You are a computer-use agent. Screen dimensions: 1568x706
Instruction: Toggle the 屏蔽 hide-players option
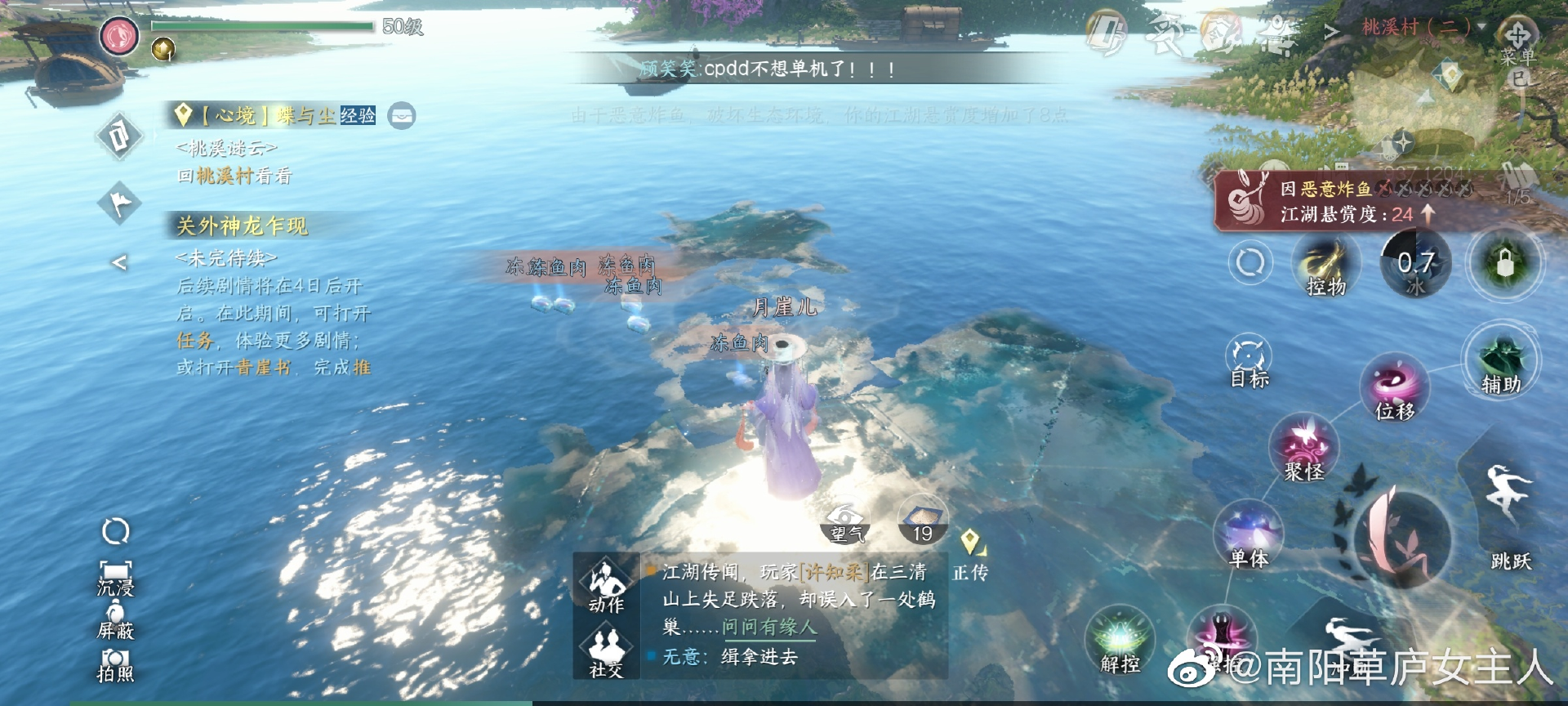click(115, 620)
